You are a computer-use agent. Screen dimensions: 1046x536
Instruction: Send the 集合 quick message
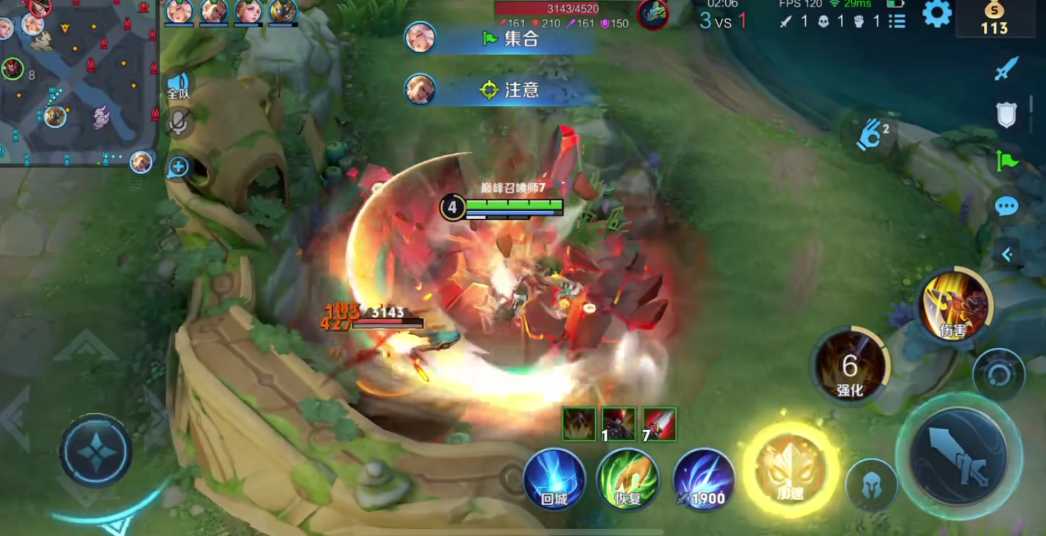point(520,39)
